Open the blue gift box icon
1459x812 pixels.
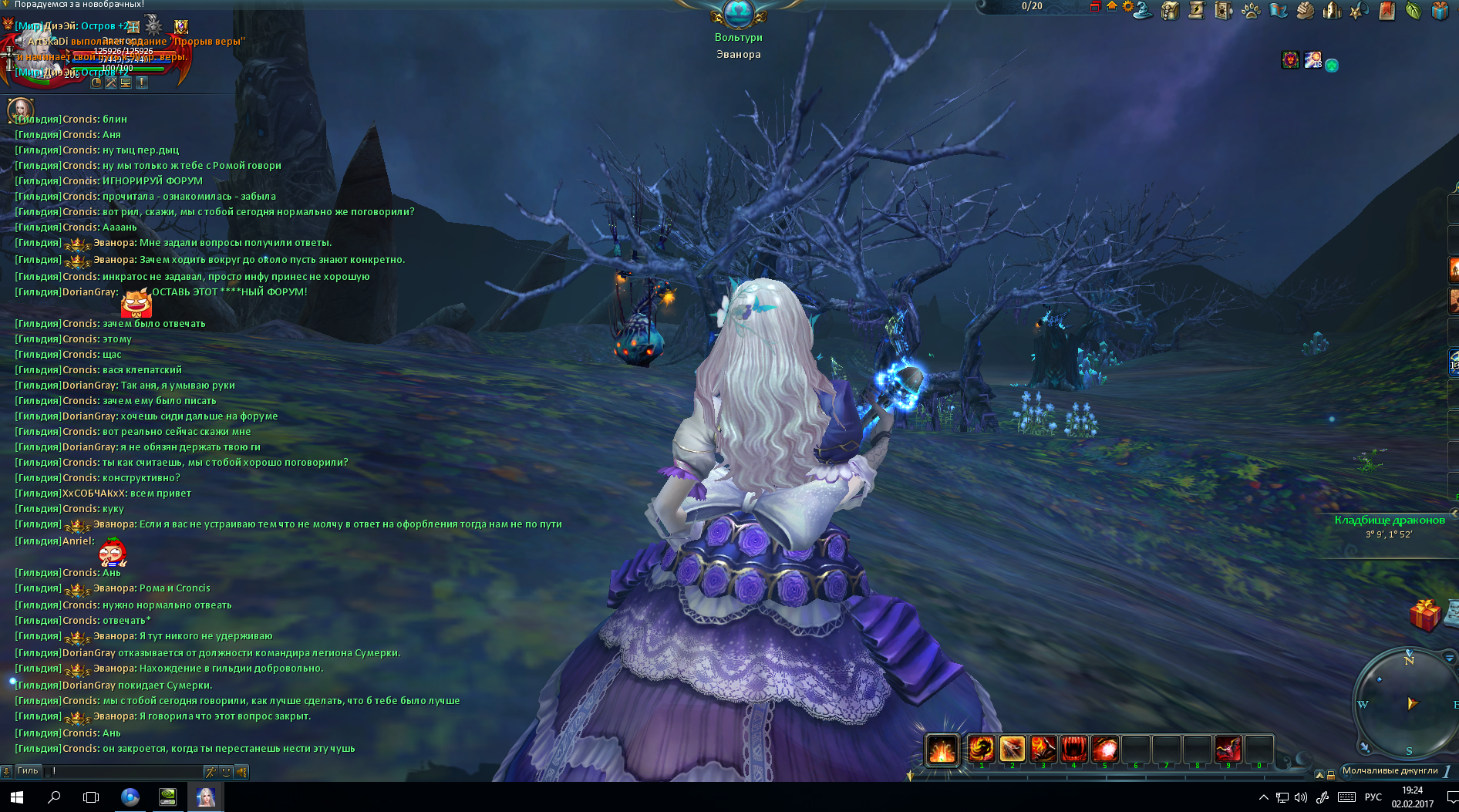(1440, 11)
